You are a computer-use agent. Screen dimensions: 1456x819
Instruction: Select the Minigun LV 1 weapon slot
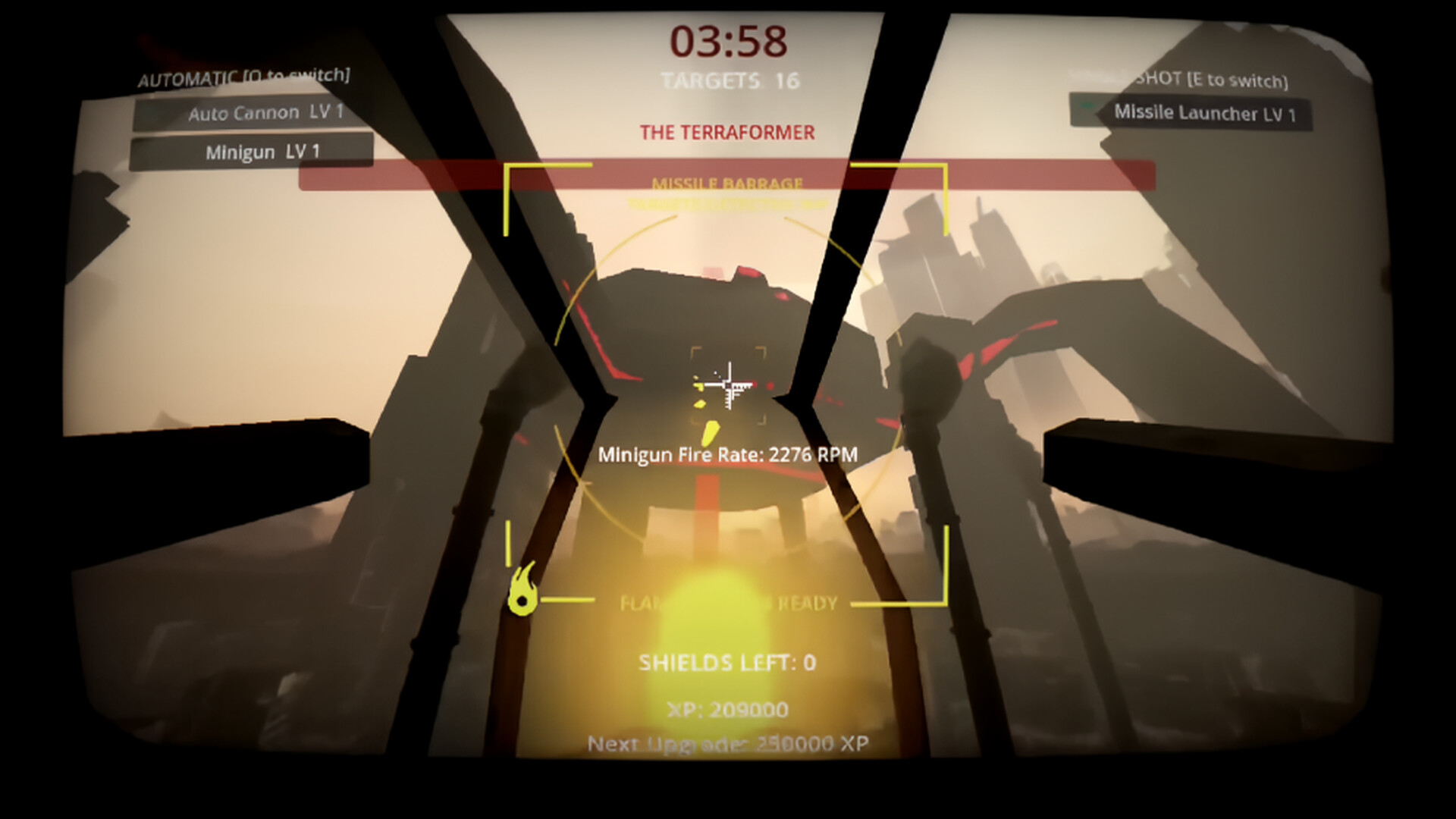(250, 151)
